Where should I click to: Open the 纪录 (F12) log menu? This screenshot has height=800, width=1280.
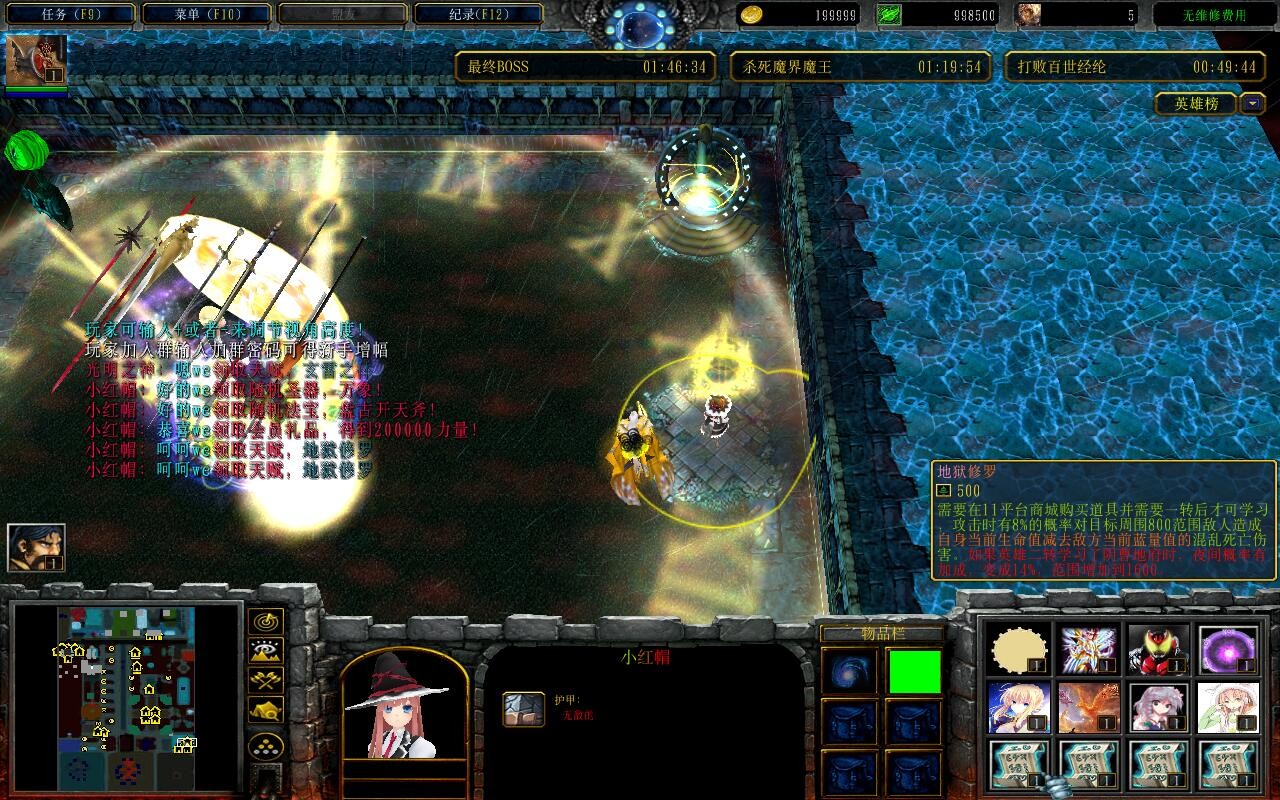coord(478,14)
